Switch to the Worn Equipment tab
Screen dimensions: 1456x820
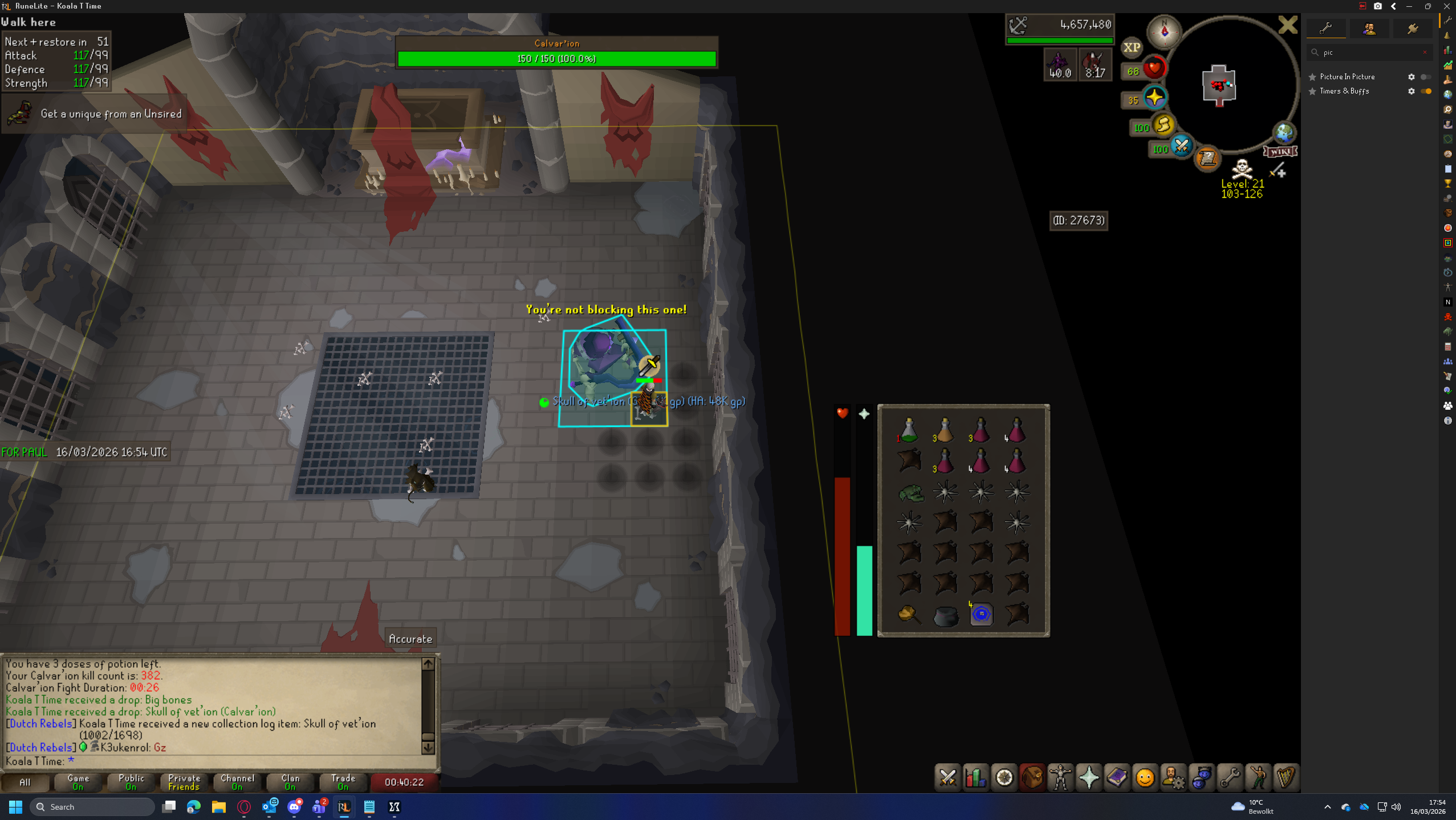click(1060, 777)
